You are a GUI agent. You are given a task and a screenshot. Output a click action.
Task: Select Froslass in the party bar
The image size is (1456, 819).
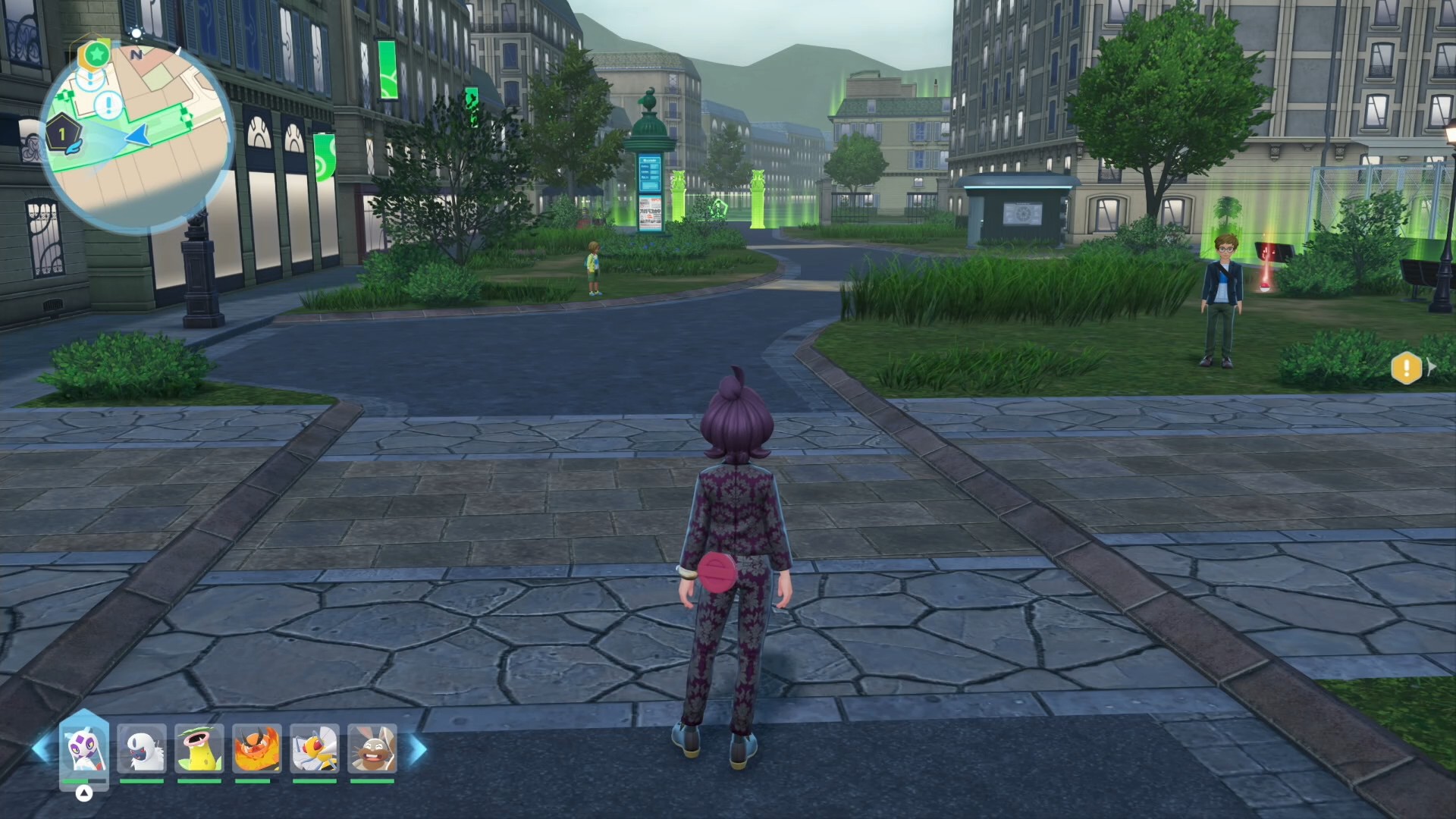pyautogui.click(x=84, y=748)
